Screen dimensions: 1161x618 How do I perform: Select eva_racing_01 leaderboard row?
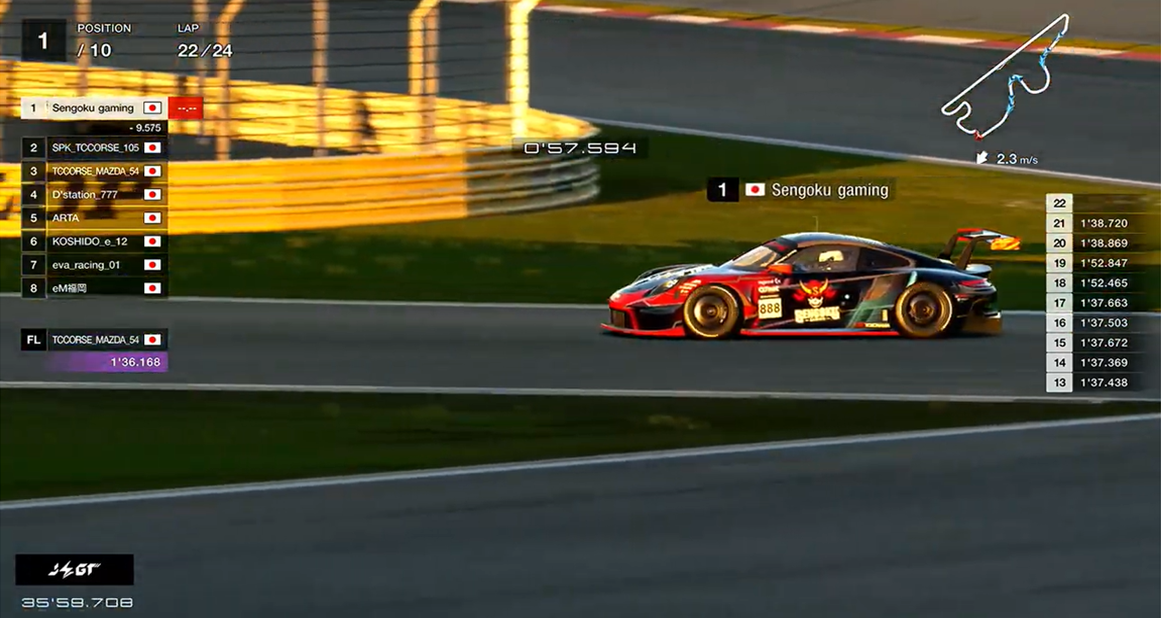click(x=95, y=265)
